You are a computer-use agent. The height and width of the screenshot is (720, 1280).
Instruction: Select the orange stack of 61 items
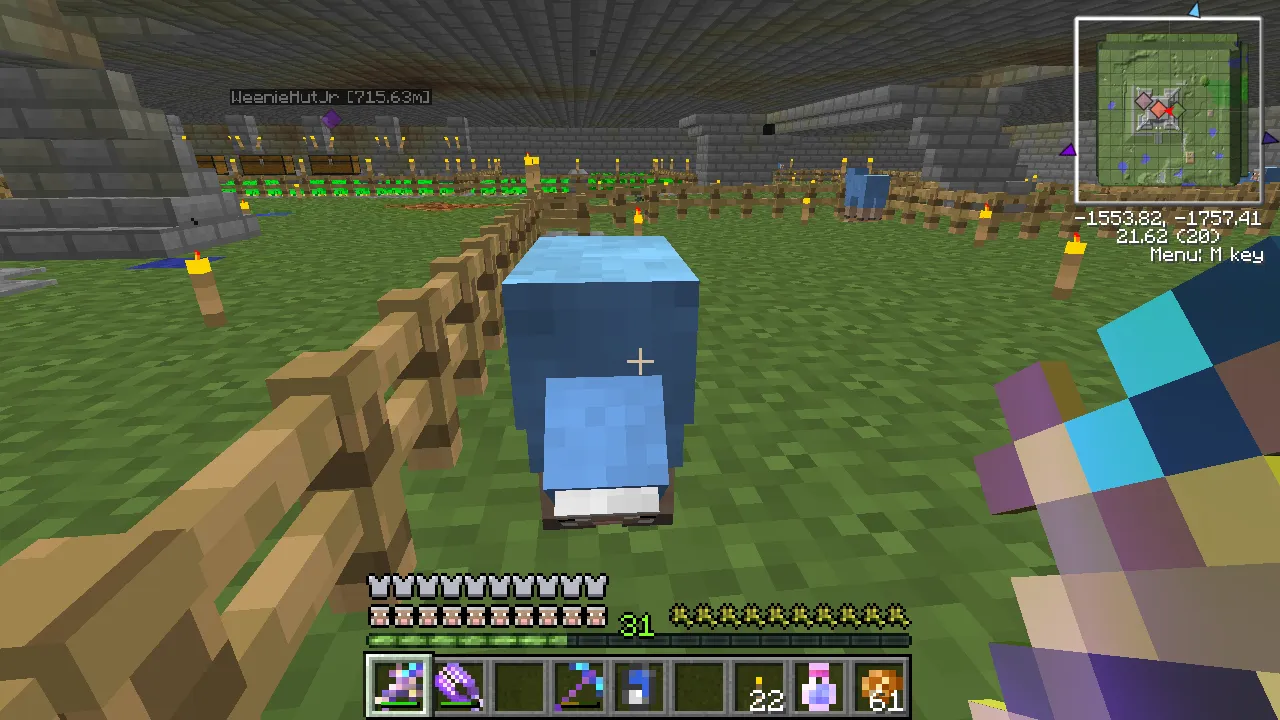pos(880,683)
